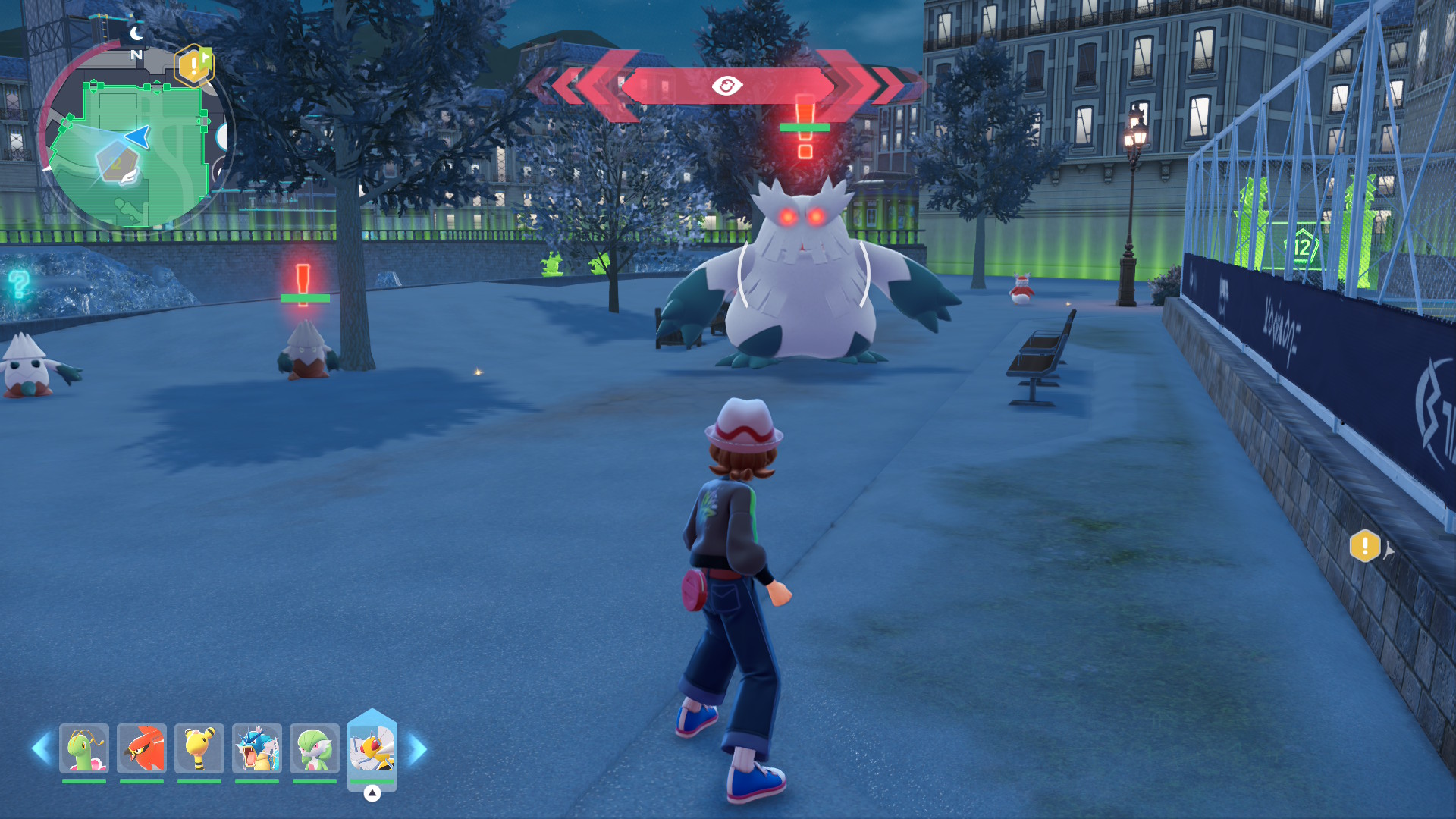Choose Talonflame from the party bar
This screenshot has width=1456, height=819.
(x=142, y=748)
